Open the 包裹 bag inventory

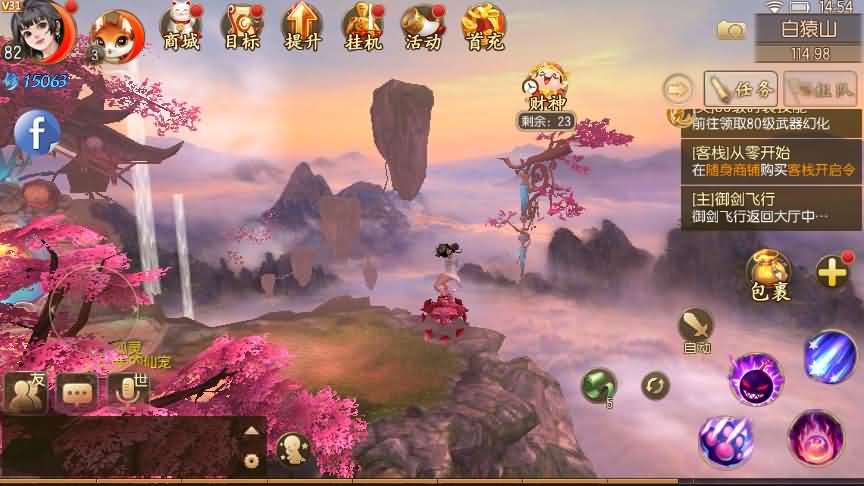pyautogui.click(x=769, y=275)
